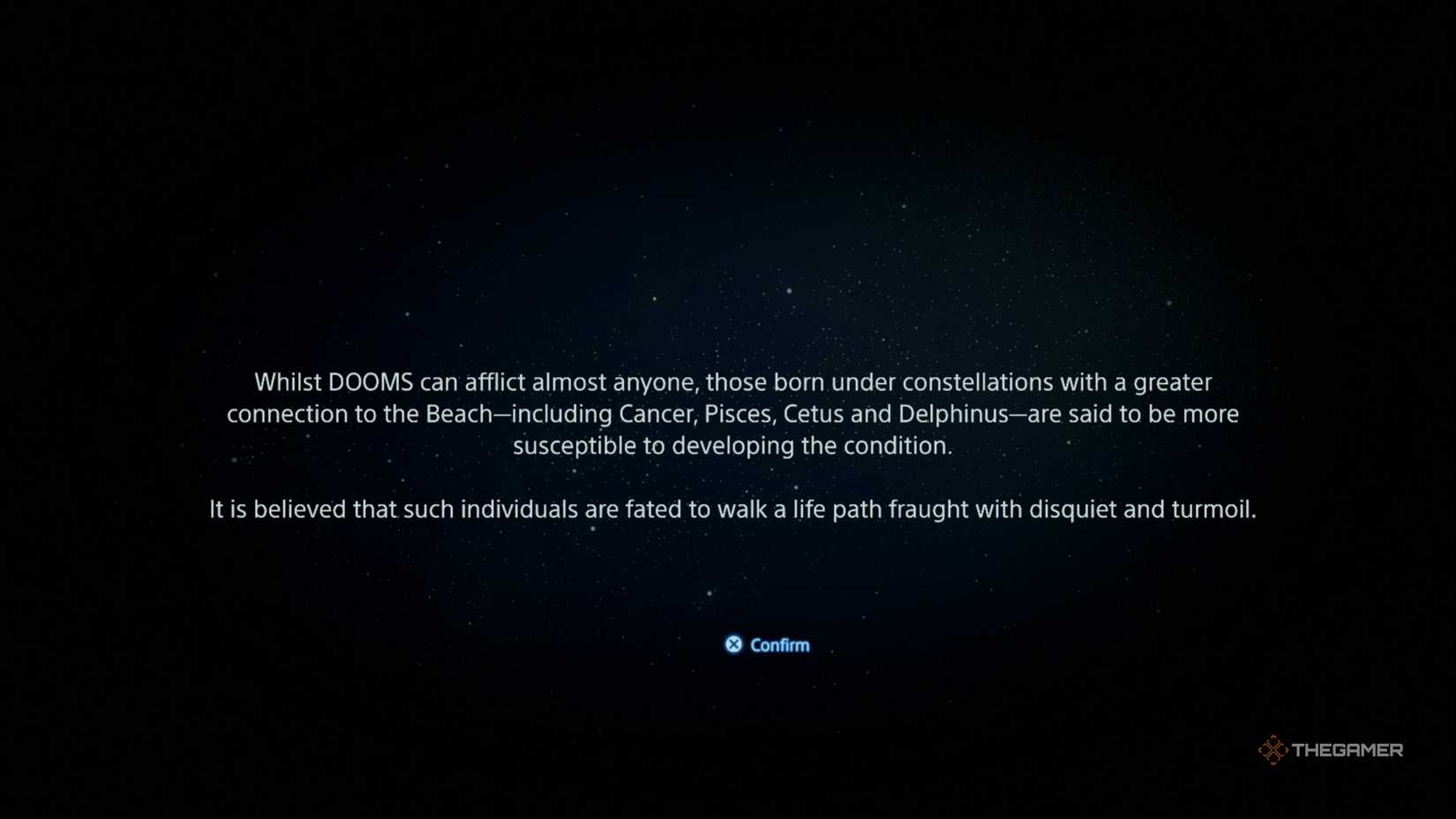Viewport: 1456px width, 819px height.
Task: Click the THEGAMER wordmark icon
Action: click(x=1350, y=749)
